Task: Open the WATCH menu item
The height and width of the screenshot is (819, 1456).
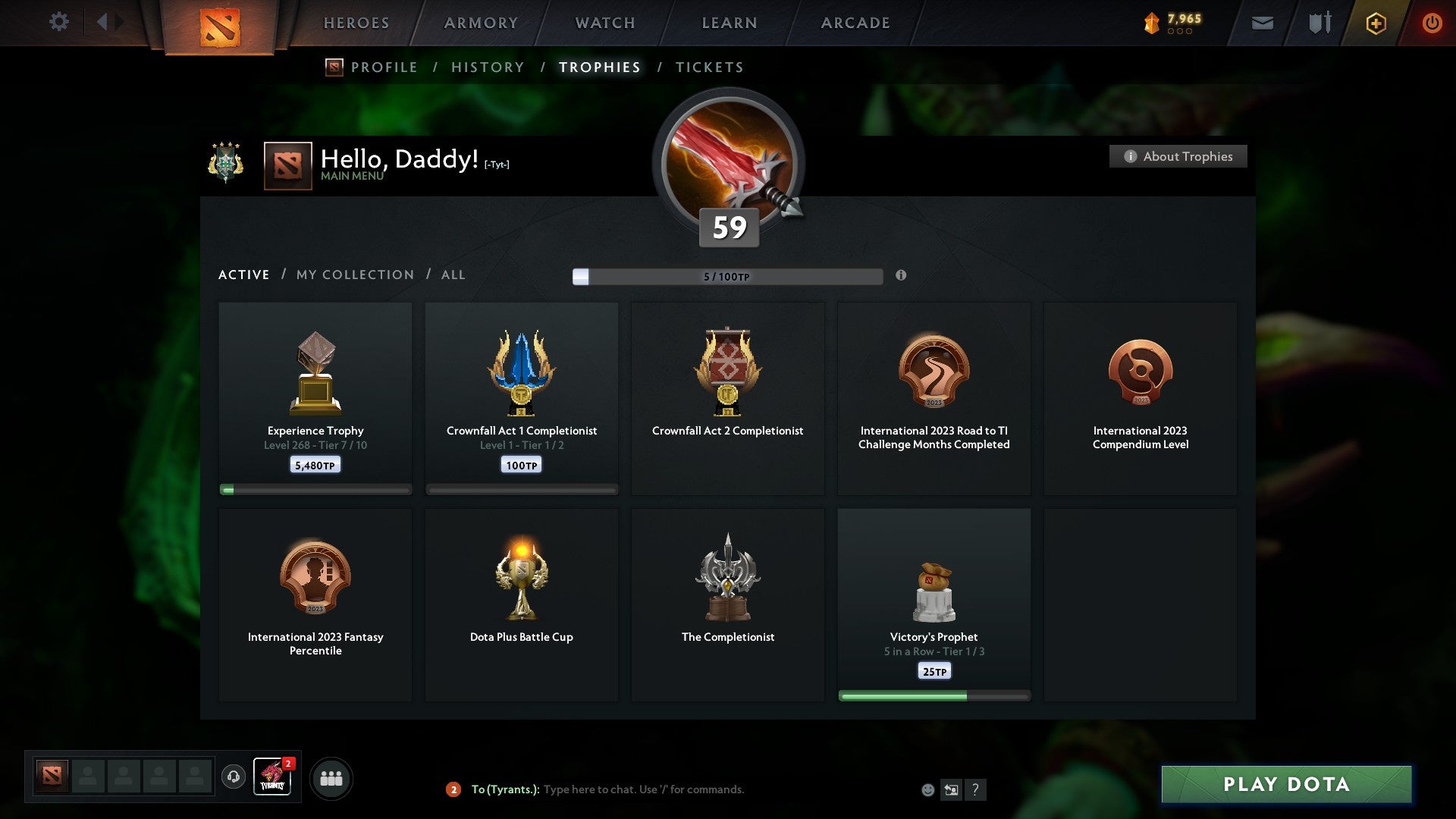Action: point(604,23)
